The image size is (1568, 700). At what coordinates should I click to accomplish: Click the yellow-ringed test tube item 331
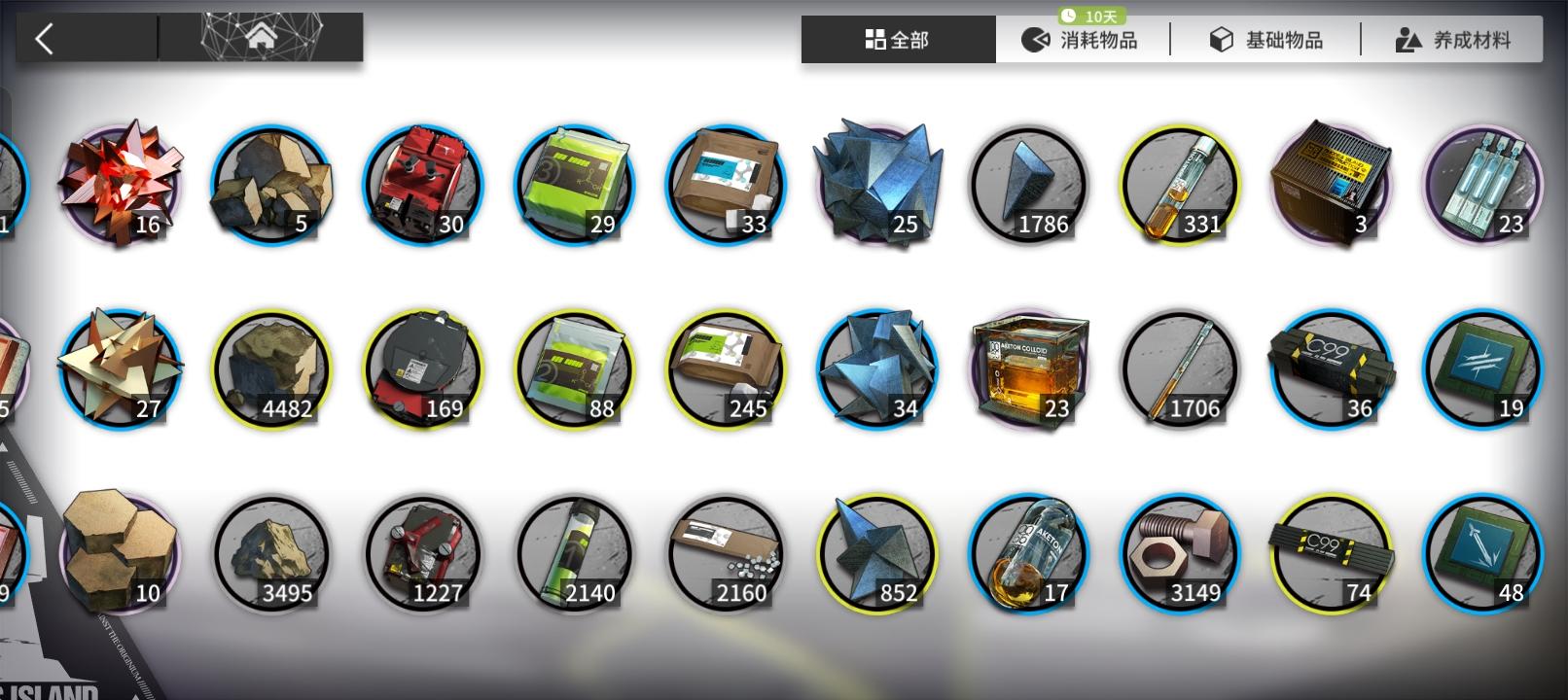[x=1179, y=185]
